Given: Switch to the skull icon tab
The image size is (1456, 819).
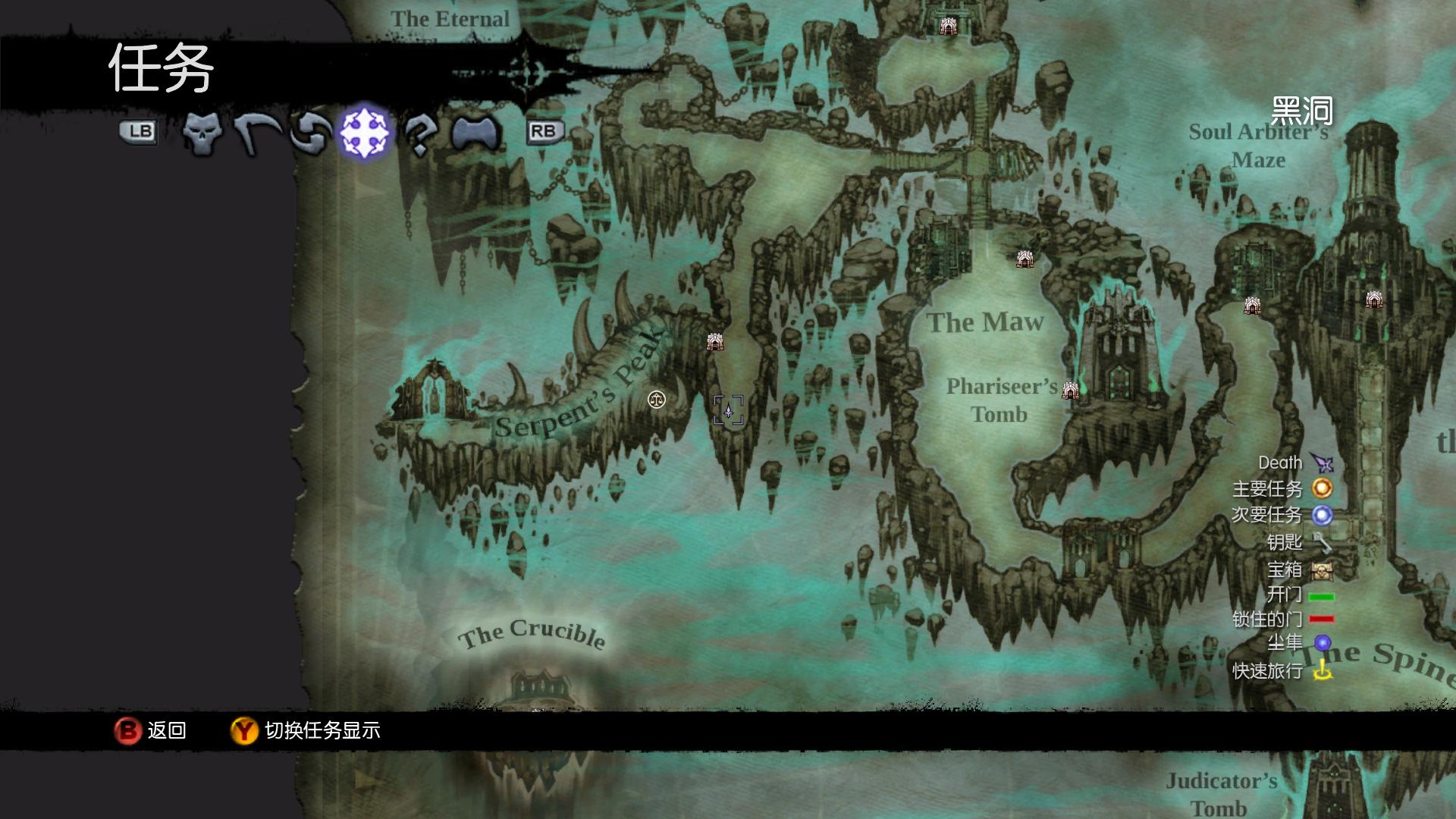Looking at the screenshot, I should 202,133.
